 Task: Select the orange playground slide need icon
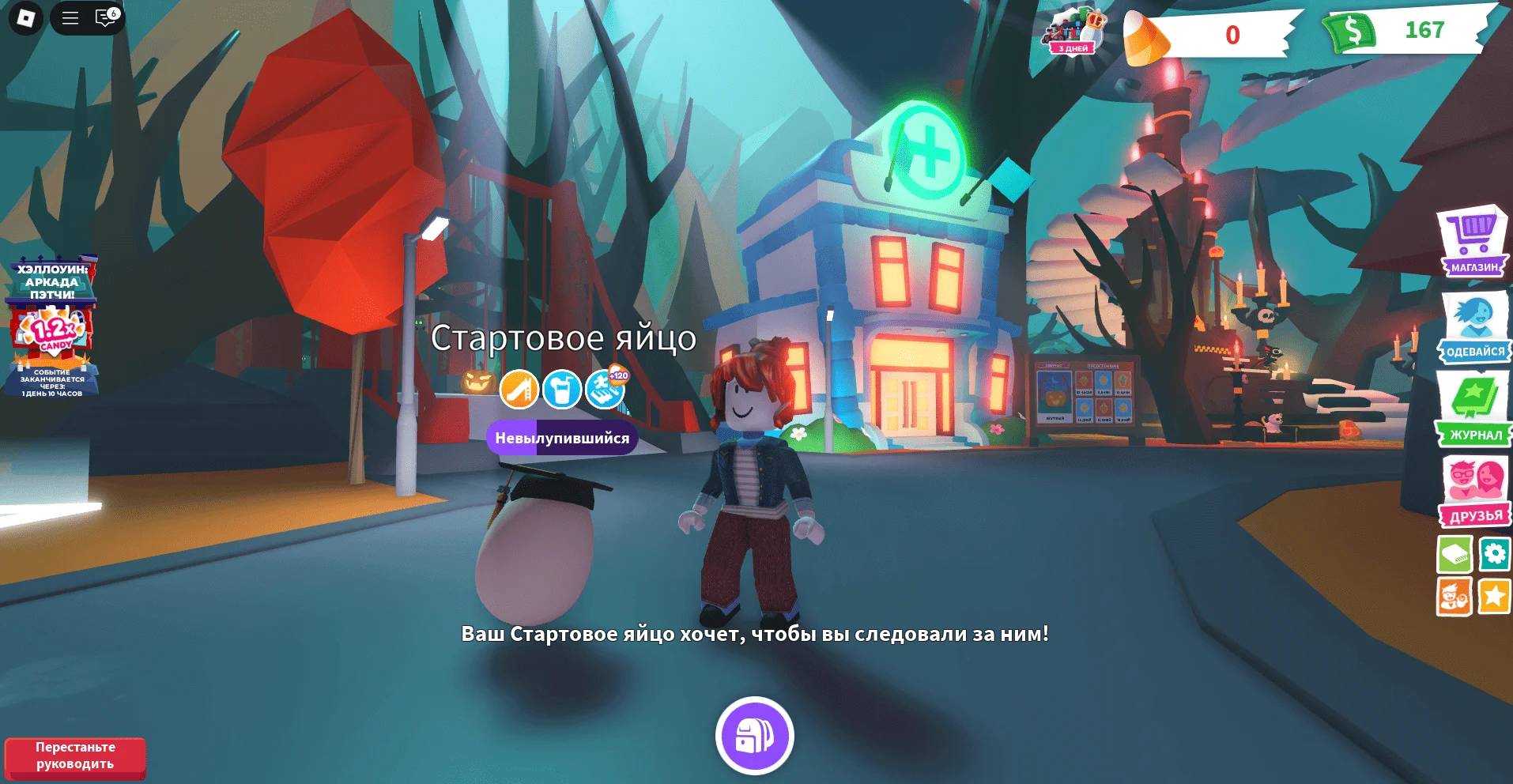pyautogui.click(x=519, y=390)
